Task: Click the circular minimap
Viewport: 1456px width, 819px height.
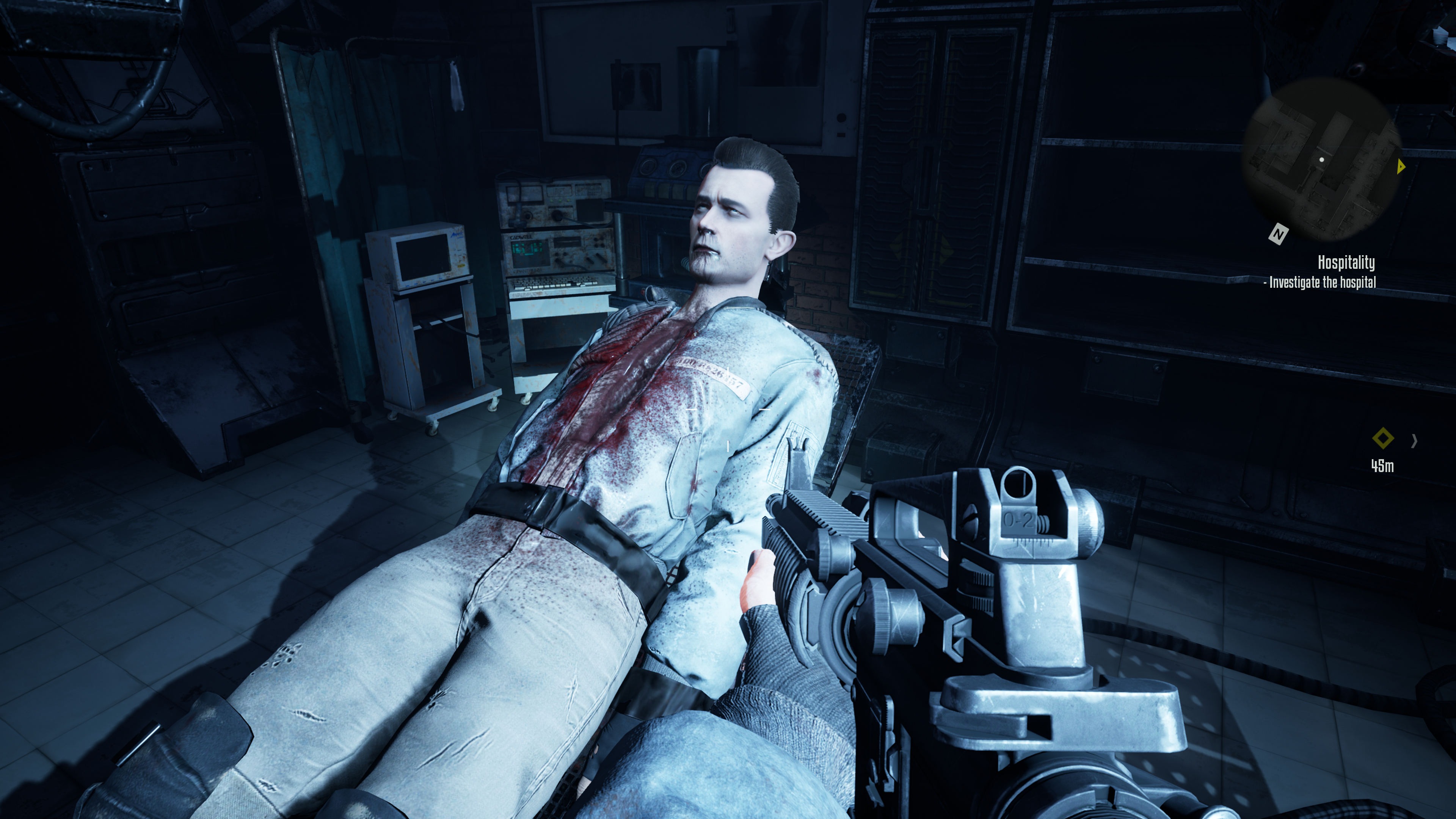Action: point(1321,160)
